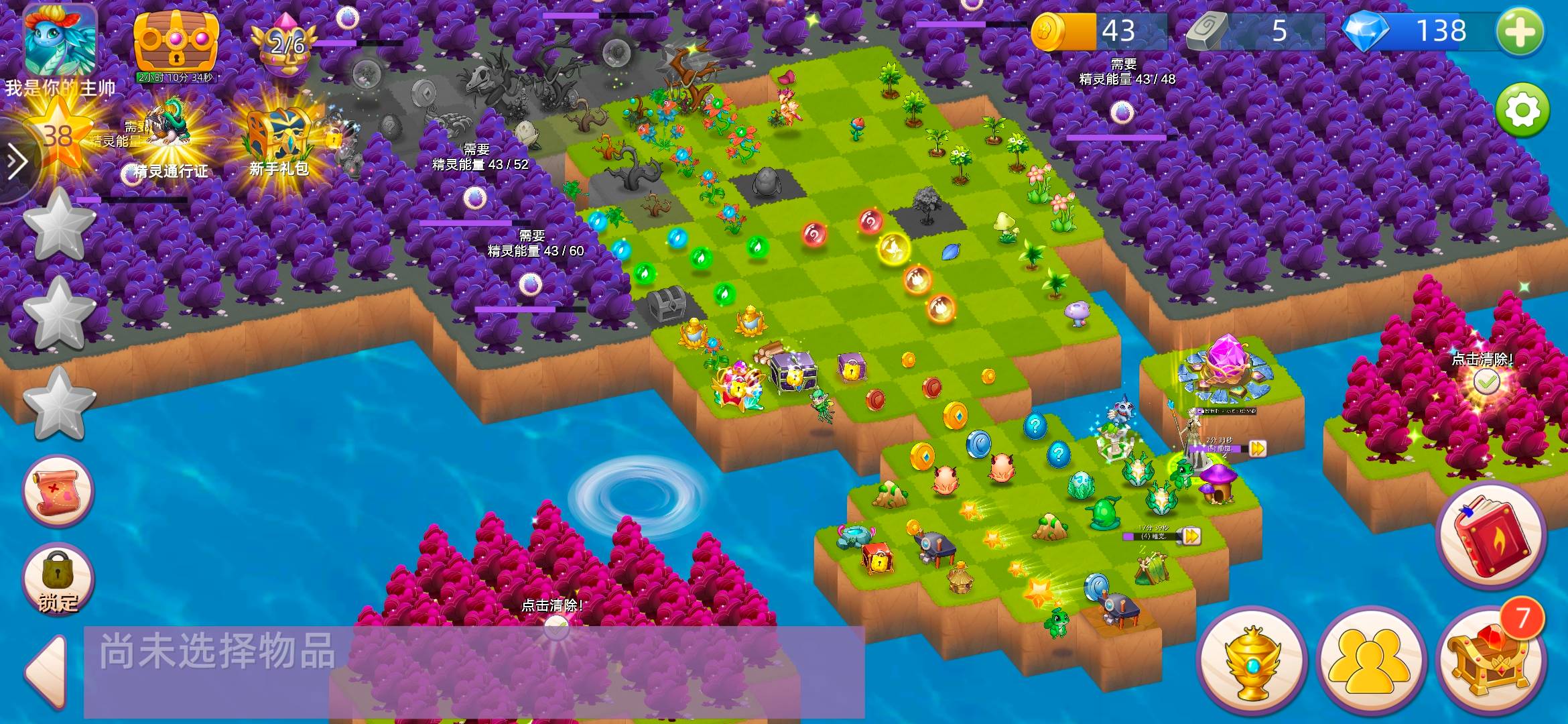Screen dimensions: 1568x724
Task: Open the timed treasure chest reward
Action: pos(176,42)
